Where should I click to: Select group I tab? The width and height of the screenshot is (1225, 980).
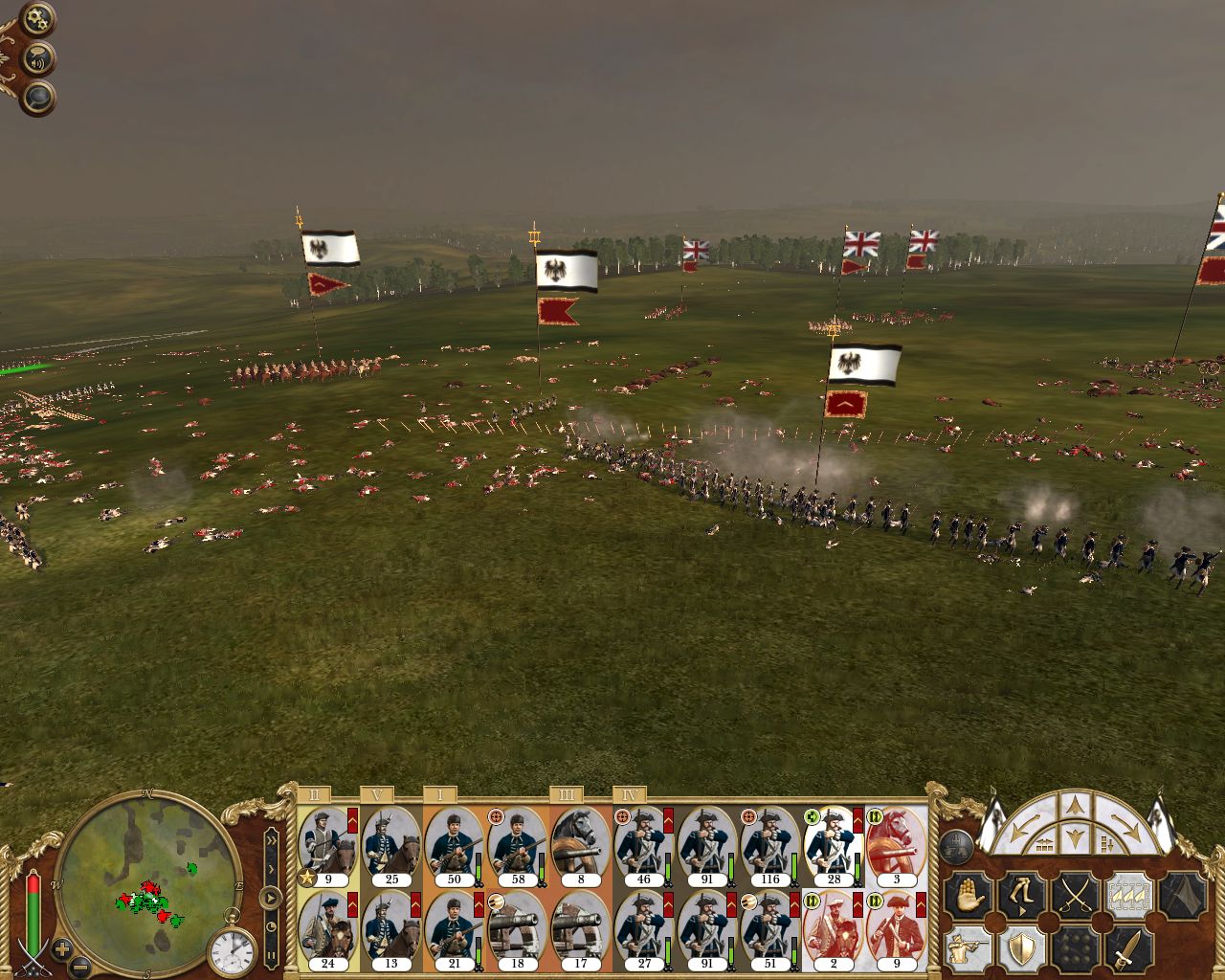tap(440, 795)
